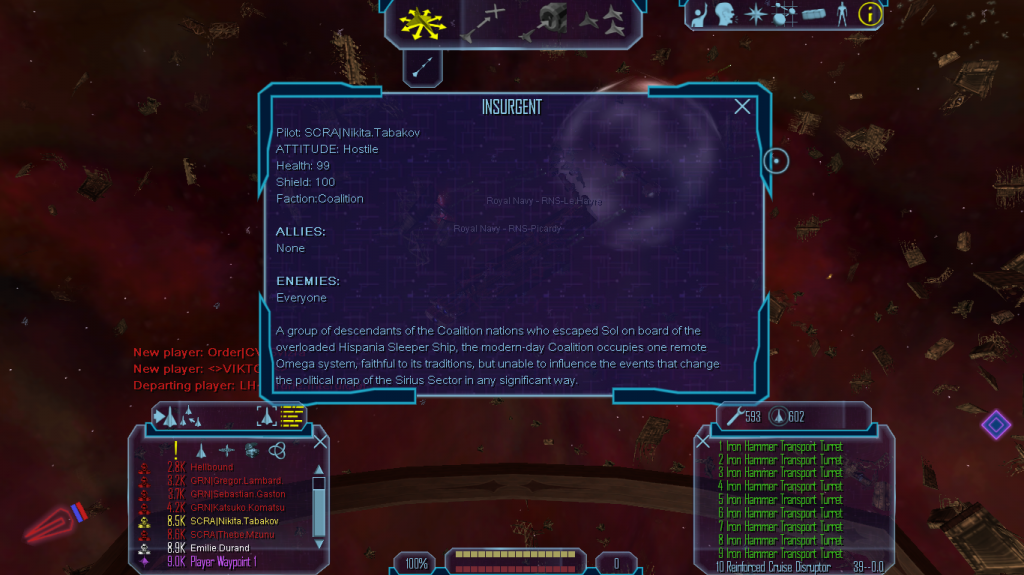The image size is (1024, 575).
Task: Open the player status figure icon
Action: coord(841,14)
